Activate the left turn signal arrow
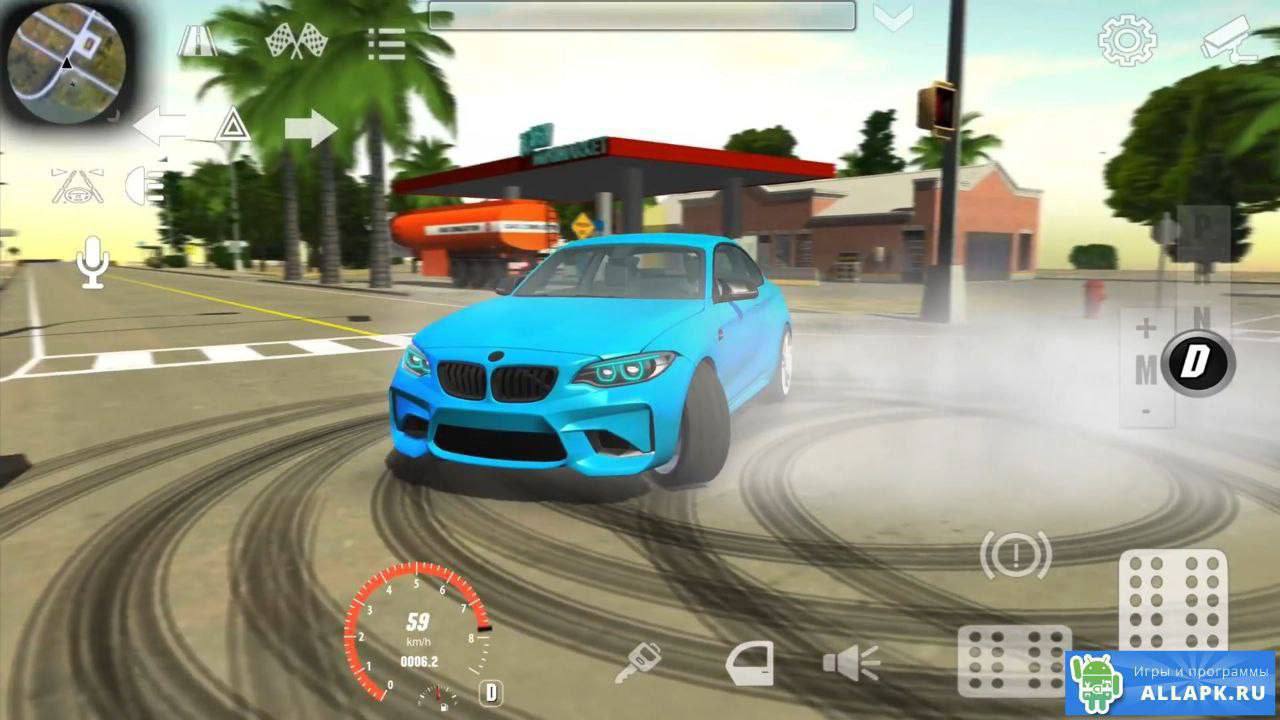Screen dimensions: 1280x720 tap(160, 127)
